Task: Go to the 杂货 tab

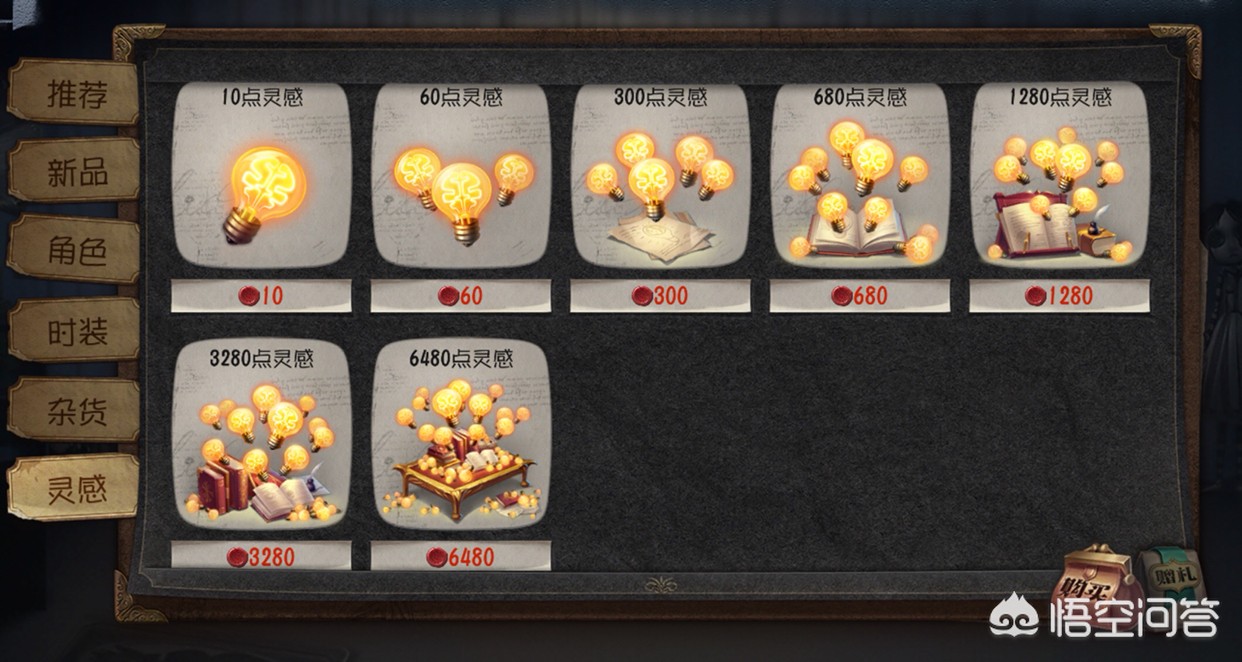Action: [76, 411]
